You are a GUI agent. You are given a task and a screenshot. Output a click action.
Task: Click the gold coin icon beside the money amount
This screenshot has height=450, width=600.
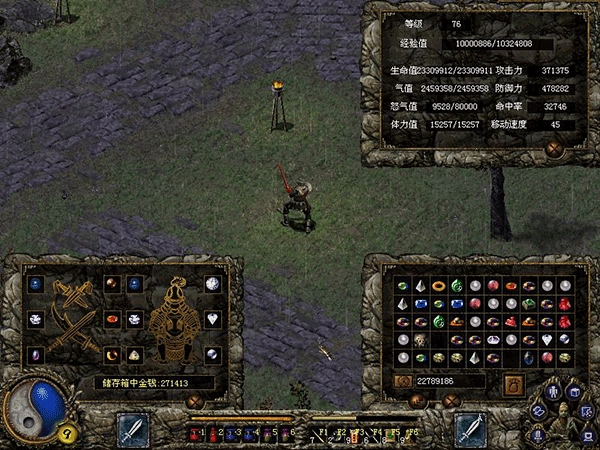[x=403, y=381]
